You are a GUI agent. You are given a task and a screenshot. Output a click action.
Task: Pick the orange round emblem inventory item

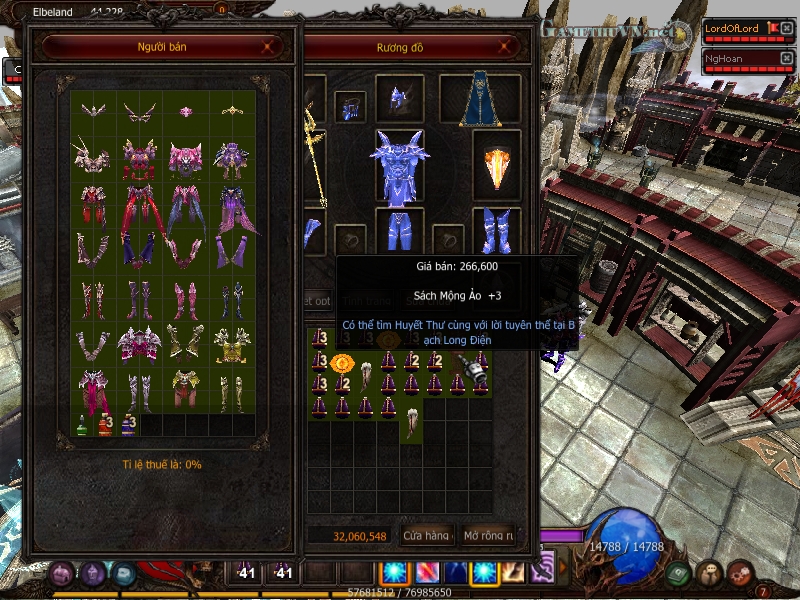(343, 361)
